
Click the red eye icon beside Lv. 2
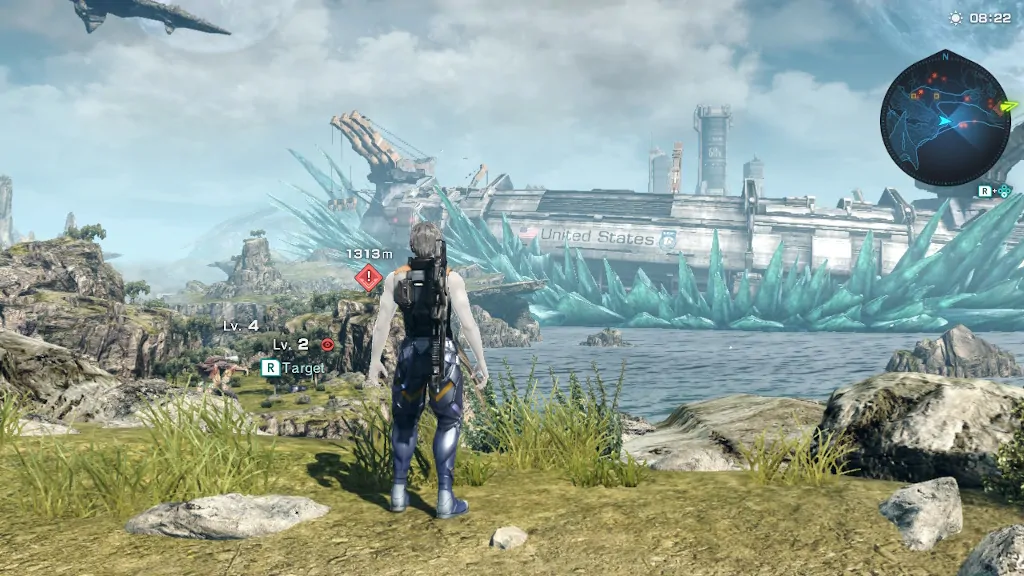[x=327, y=344]
